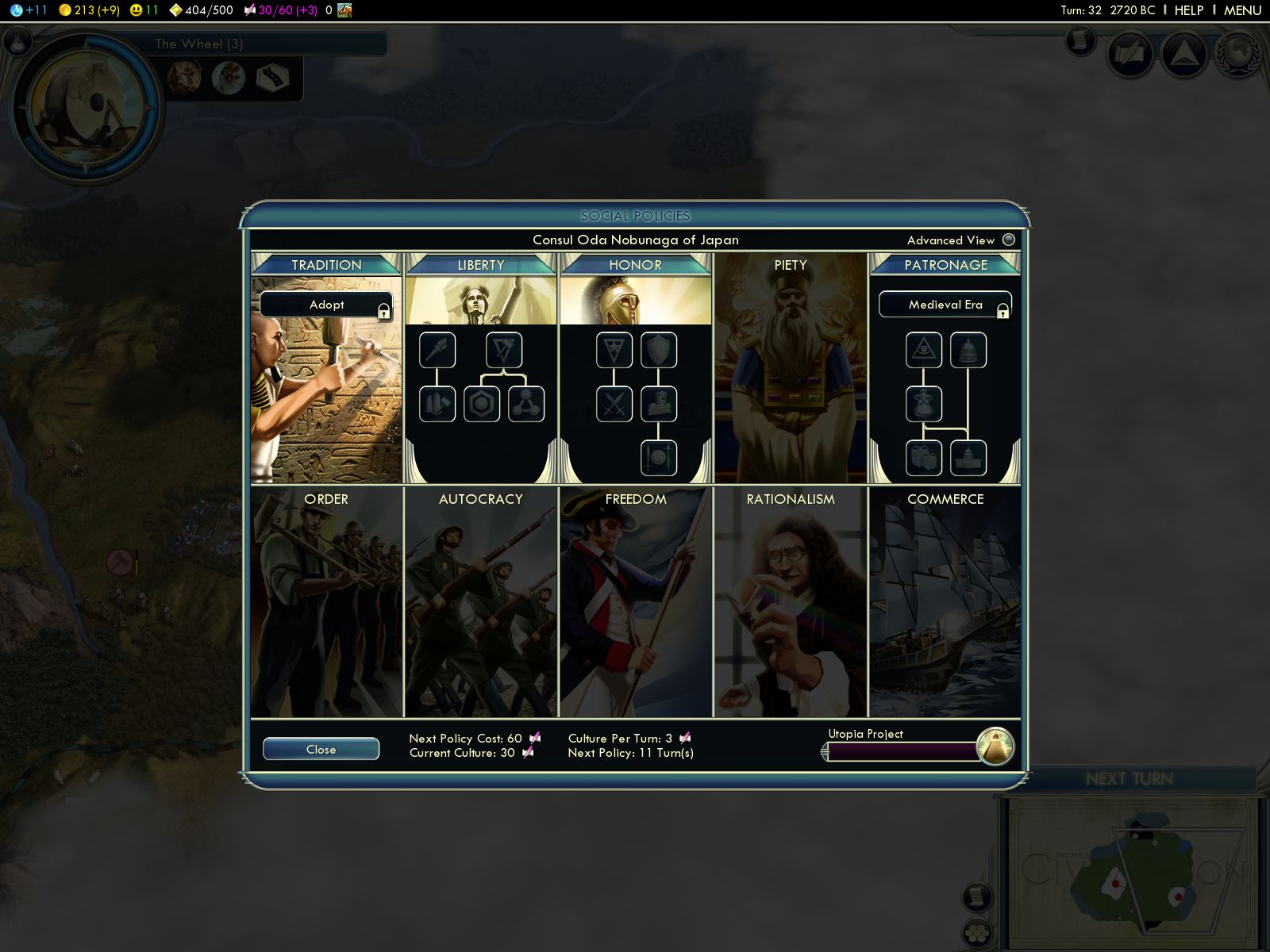Select the Honor policy icon with crossed swords
This screenshot has width=1270, height=952.
click(x=614, y=404)
